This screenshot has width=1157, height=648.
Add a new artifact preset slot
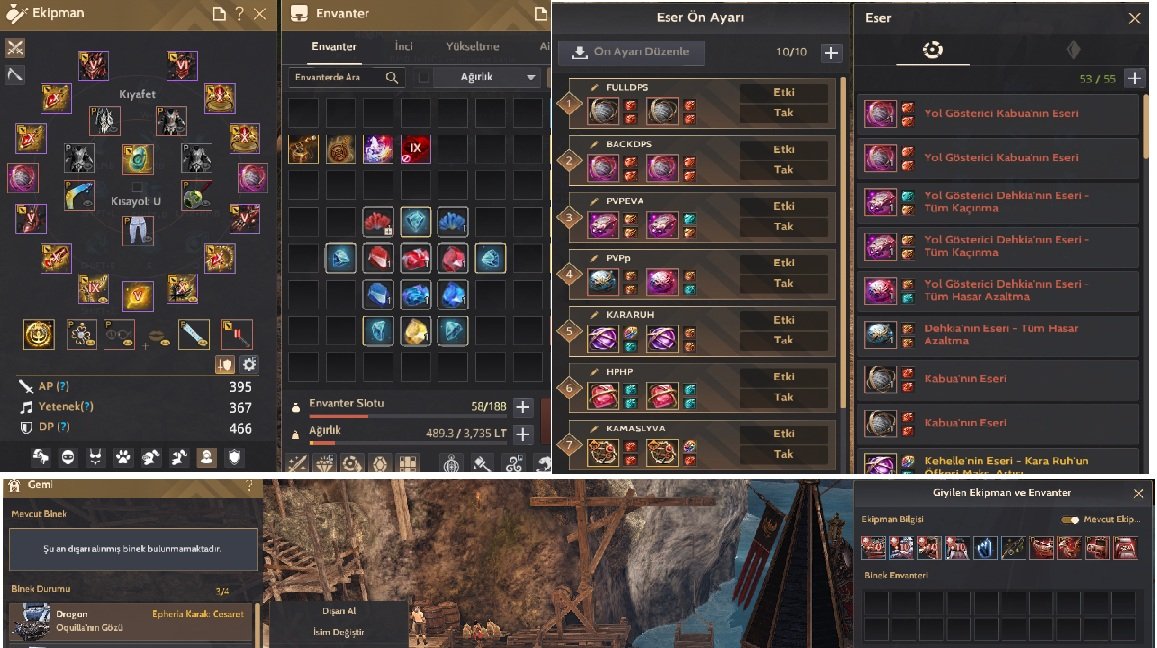click(x=831, y=53)
